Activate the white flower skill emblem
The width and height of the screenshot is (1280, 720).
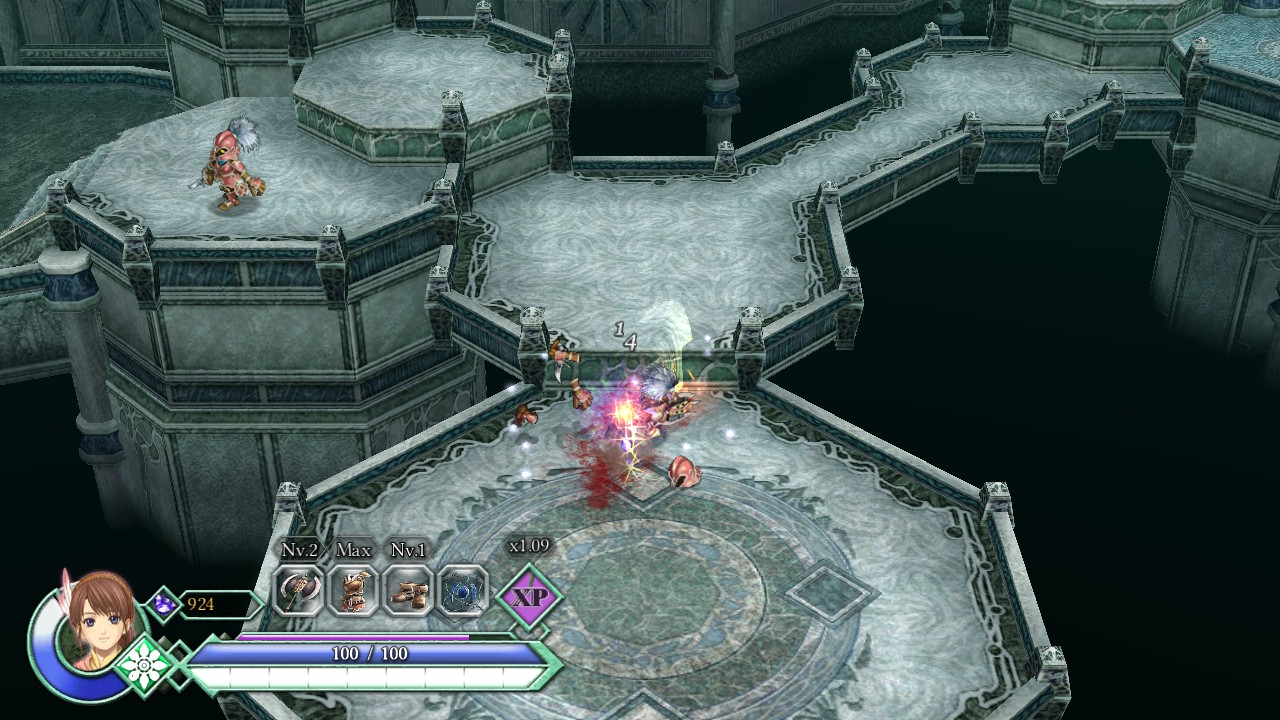point(147,663)
